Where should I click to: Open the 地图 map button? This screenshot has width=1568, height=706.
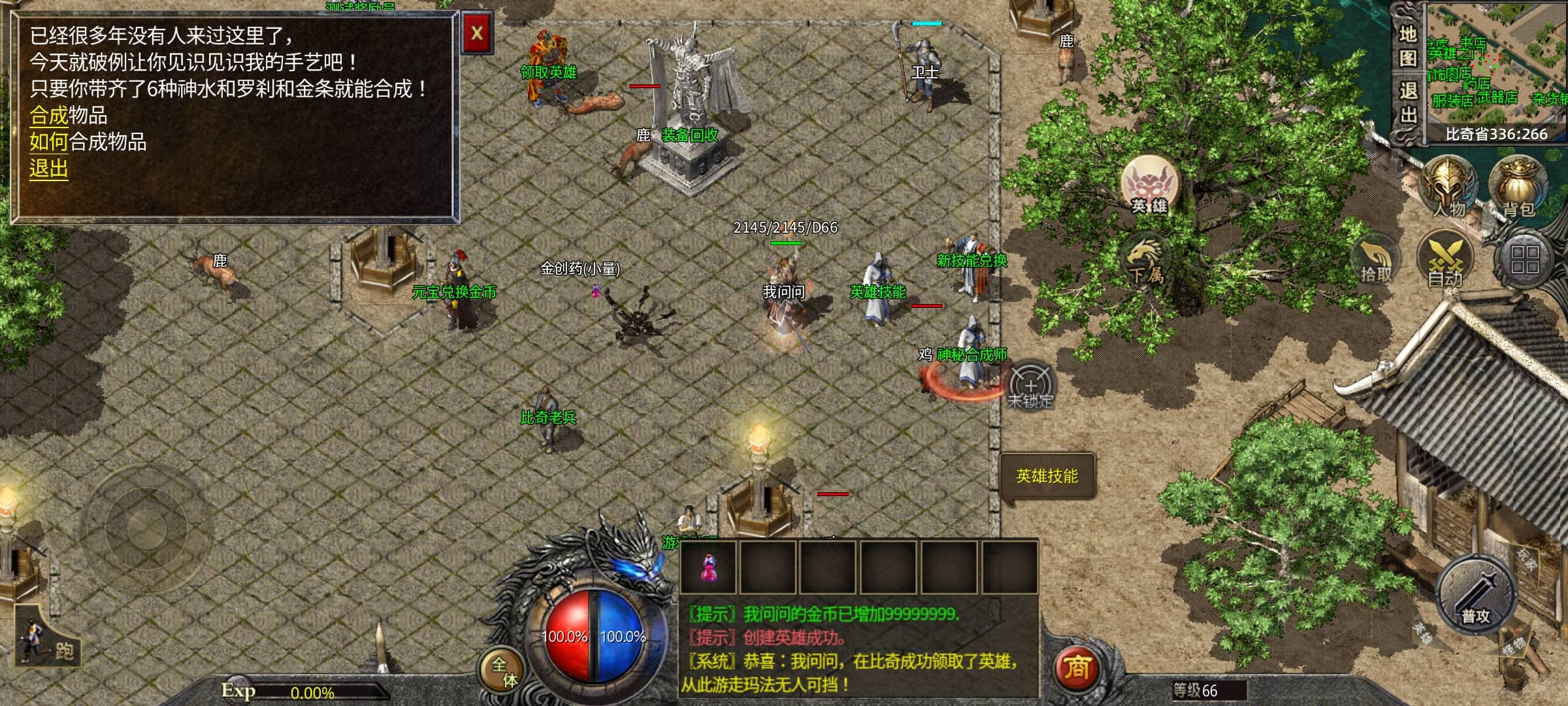[x=1407, y=46]
